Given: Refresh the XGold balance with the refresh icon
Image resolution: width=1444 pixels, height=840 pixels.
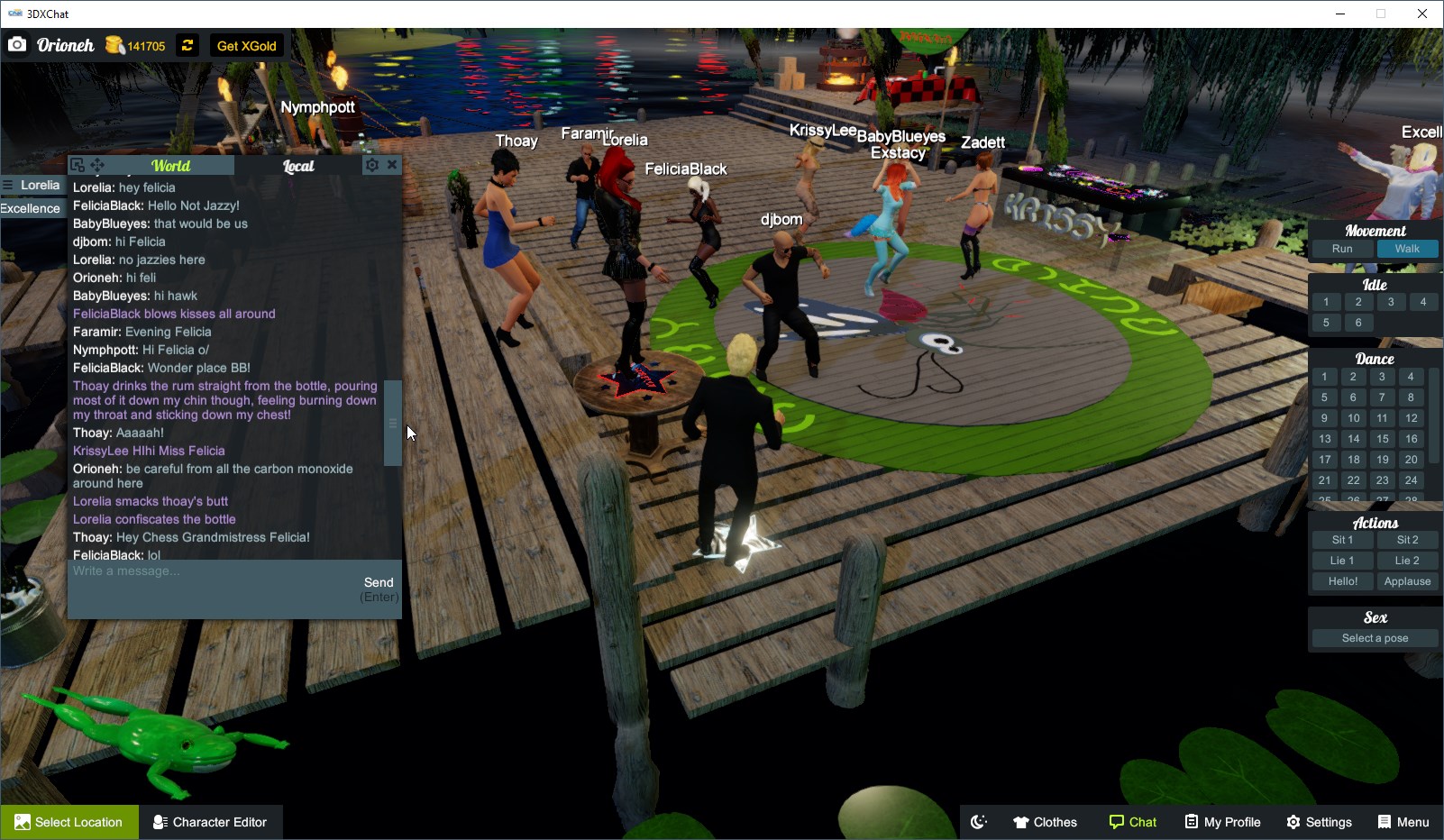Looking at the screenshot, I should (x=187, y=45).
